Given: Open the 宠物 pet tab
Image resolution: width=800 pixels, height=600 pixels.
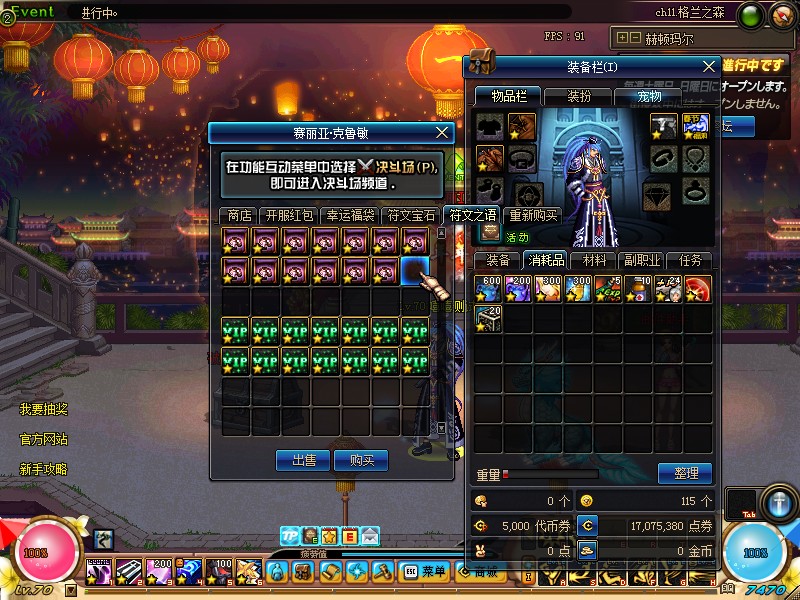Looking at the screenshot, I should click(x=649, y=97).
